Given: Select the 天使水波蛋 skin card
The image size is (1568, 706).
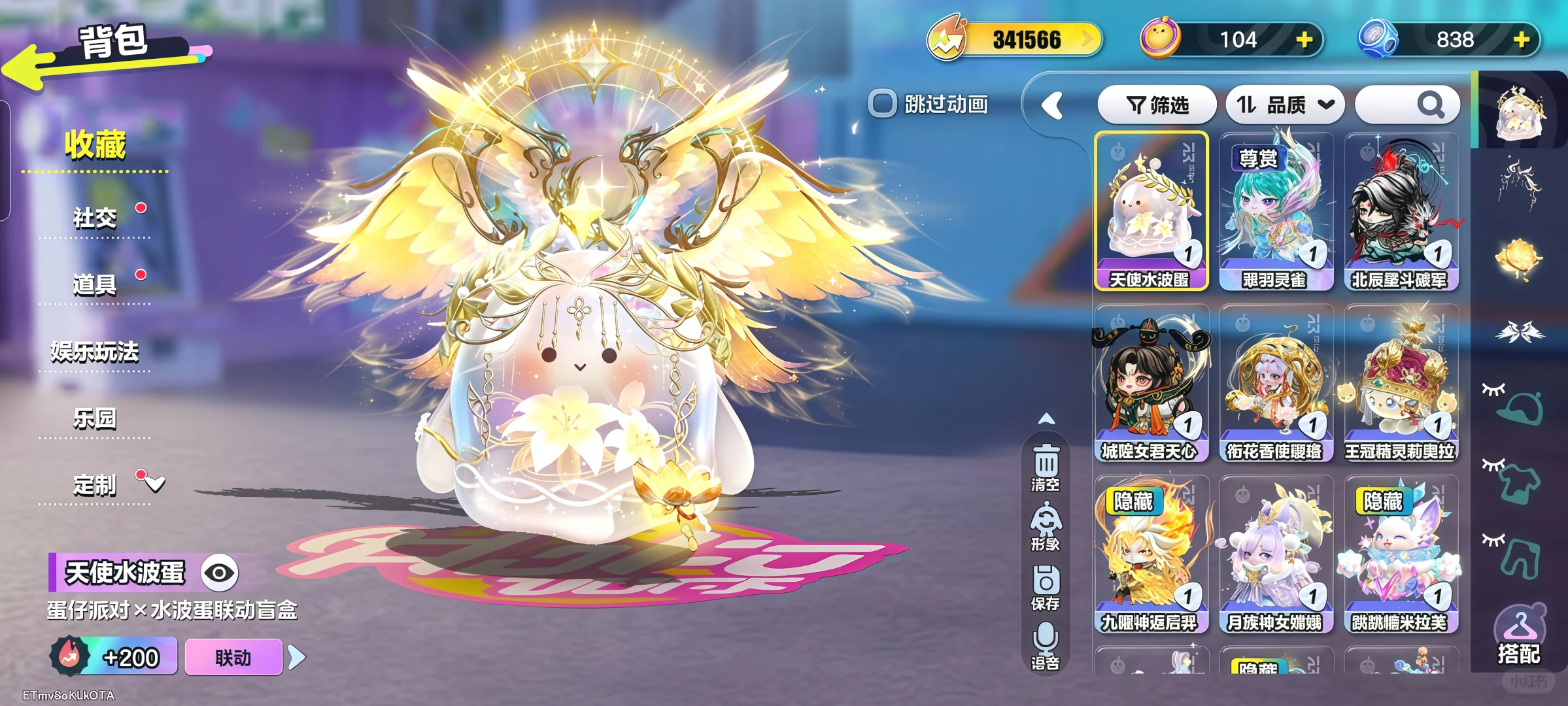Looking at the screenshot, I should [x=1151, y=210].
